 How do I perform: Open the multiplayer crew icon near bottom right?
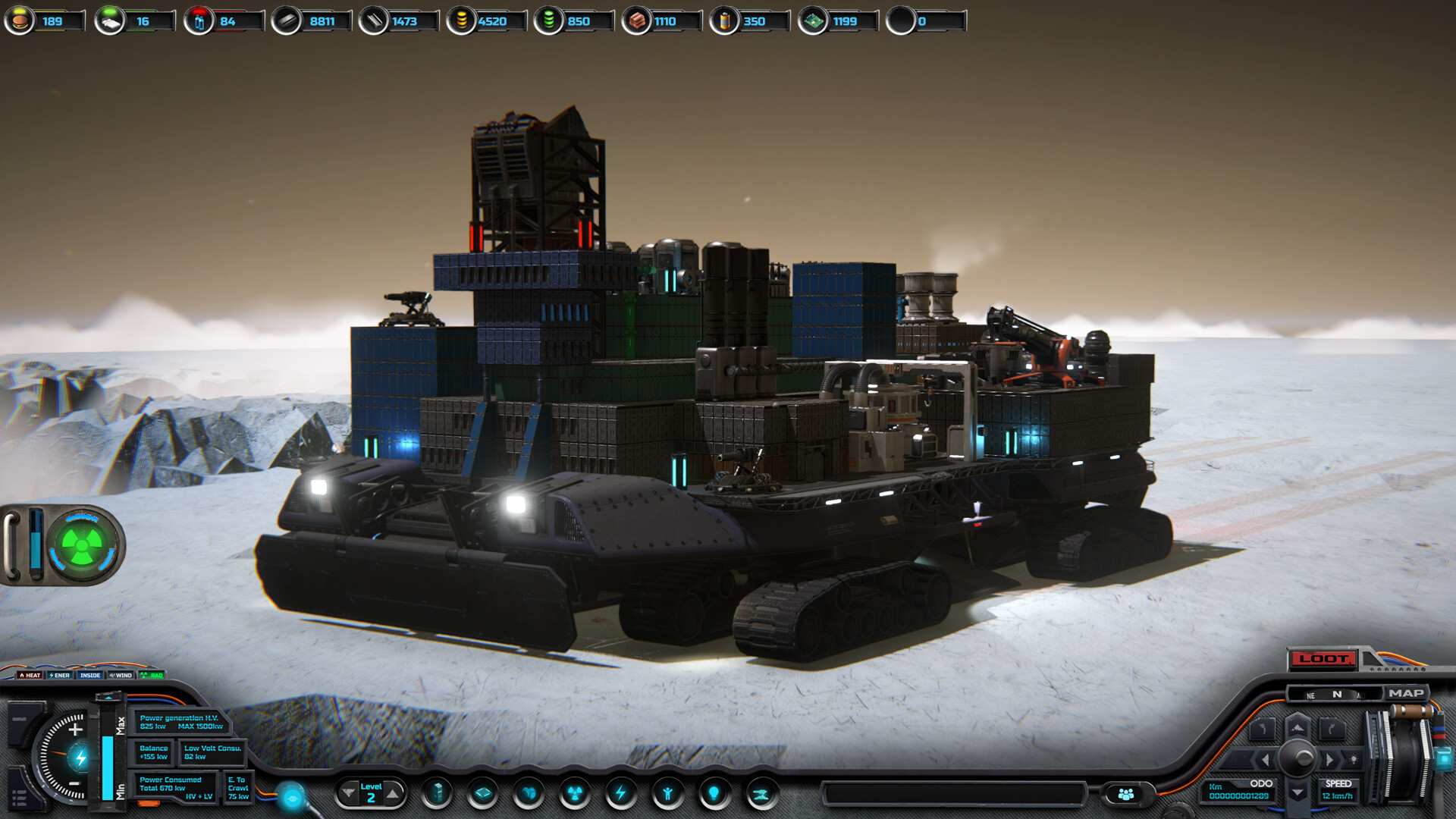coord(1126,794)
